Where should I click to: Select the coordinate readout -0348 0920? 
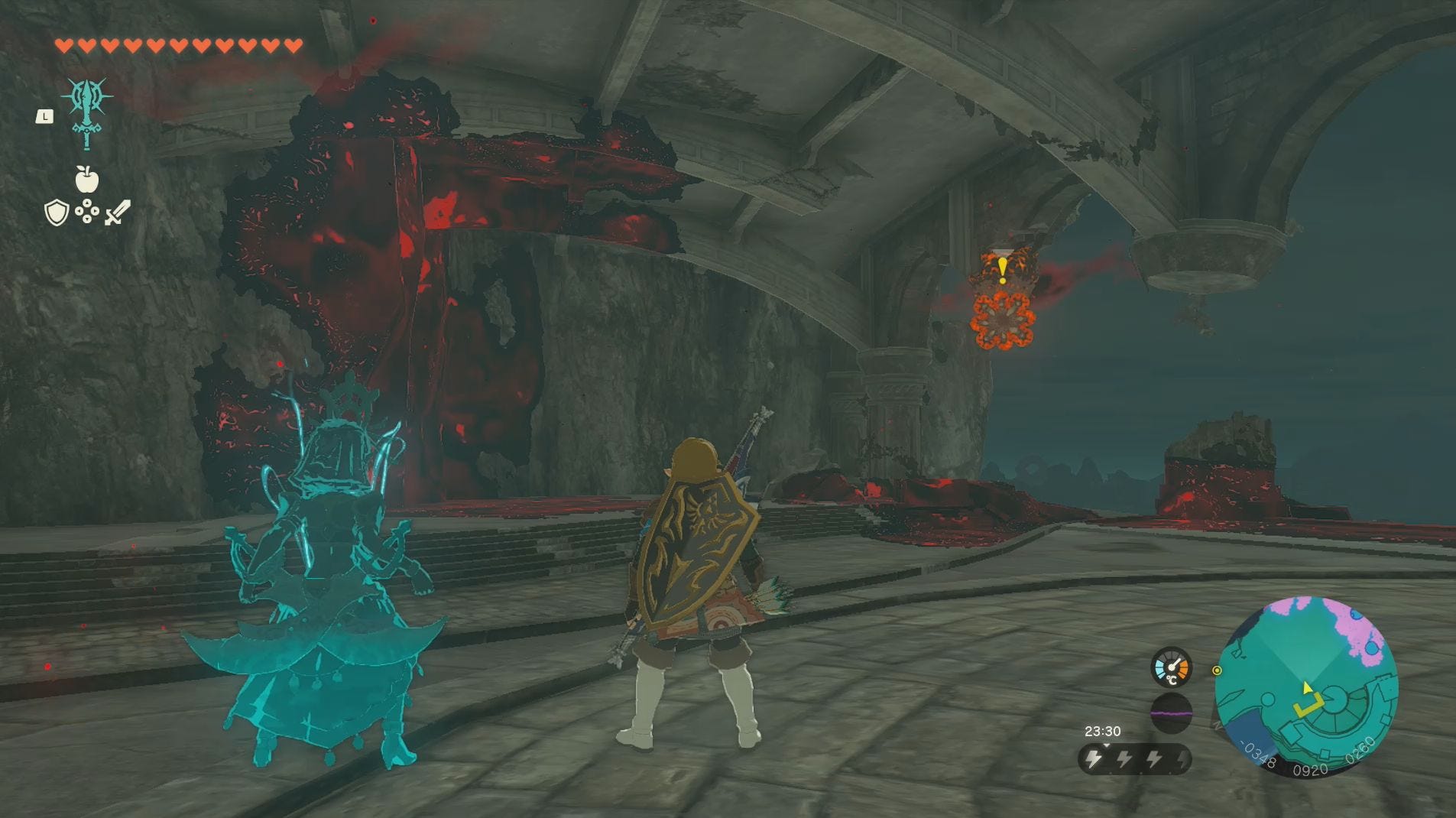click(x=1283, y=764)
